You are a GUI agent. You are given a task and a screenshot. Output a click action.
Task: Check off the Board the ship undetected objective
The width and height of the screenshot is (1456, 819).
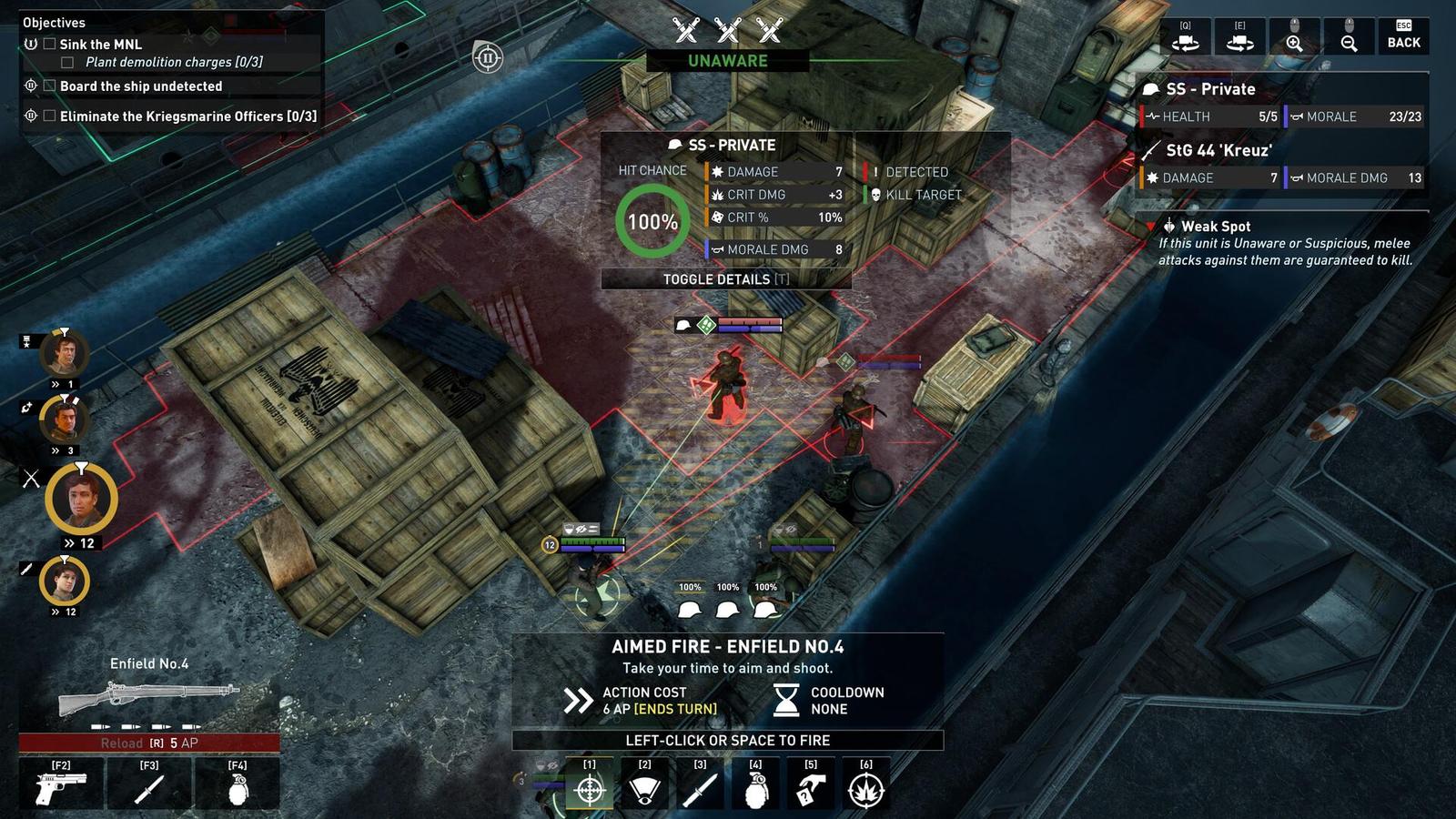coord(48,86)
